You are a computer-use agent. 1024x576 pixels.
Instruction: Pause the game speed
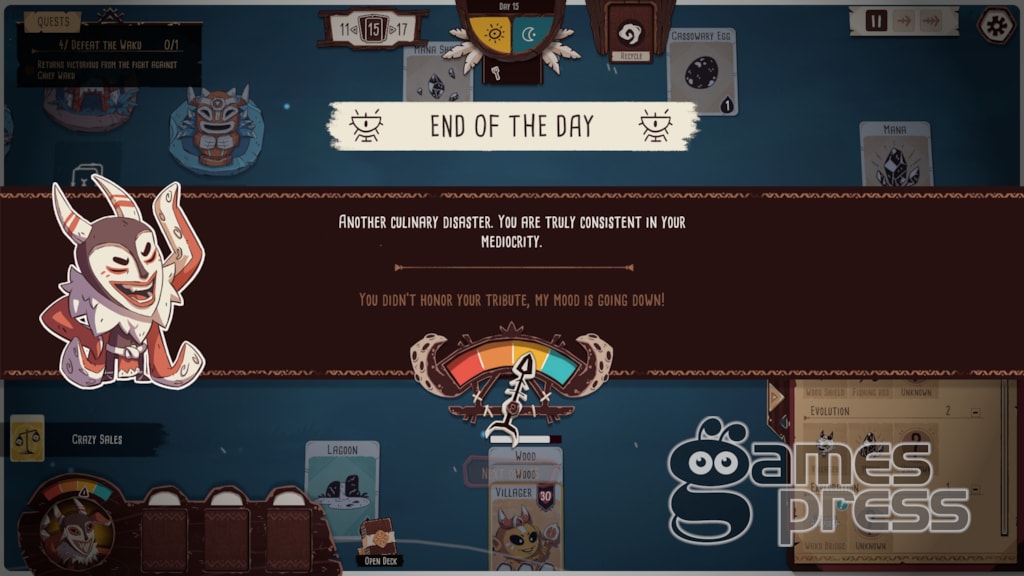[x=876, y=21]
